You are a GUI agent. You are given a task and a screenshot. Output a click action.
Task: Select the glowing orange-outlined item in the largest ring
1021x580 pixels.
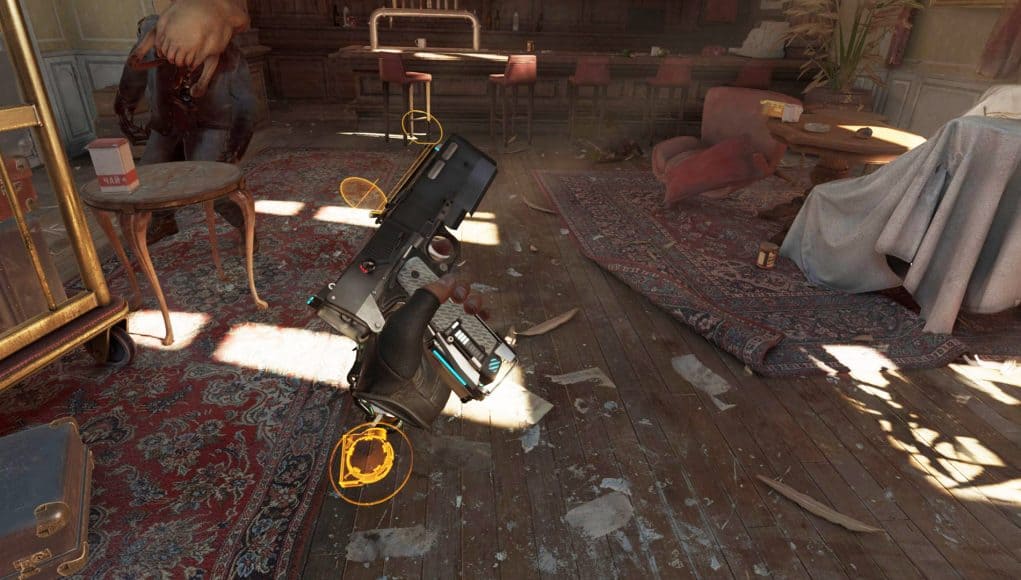[x=368, y=459]
